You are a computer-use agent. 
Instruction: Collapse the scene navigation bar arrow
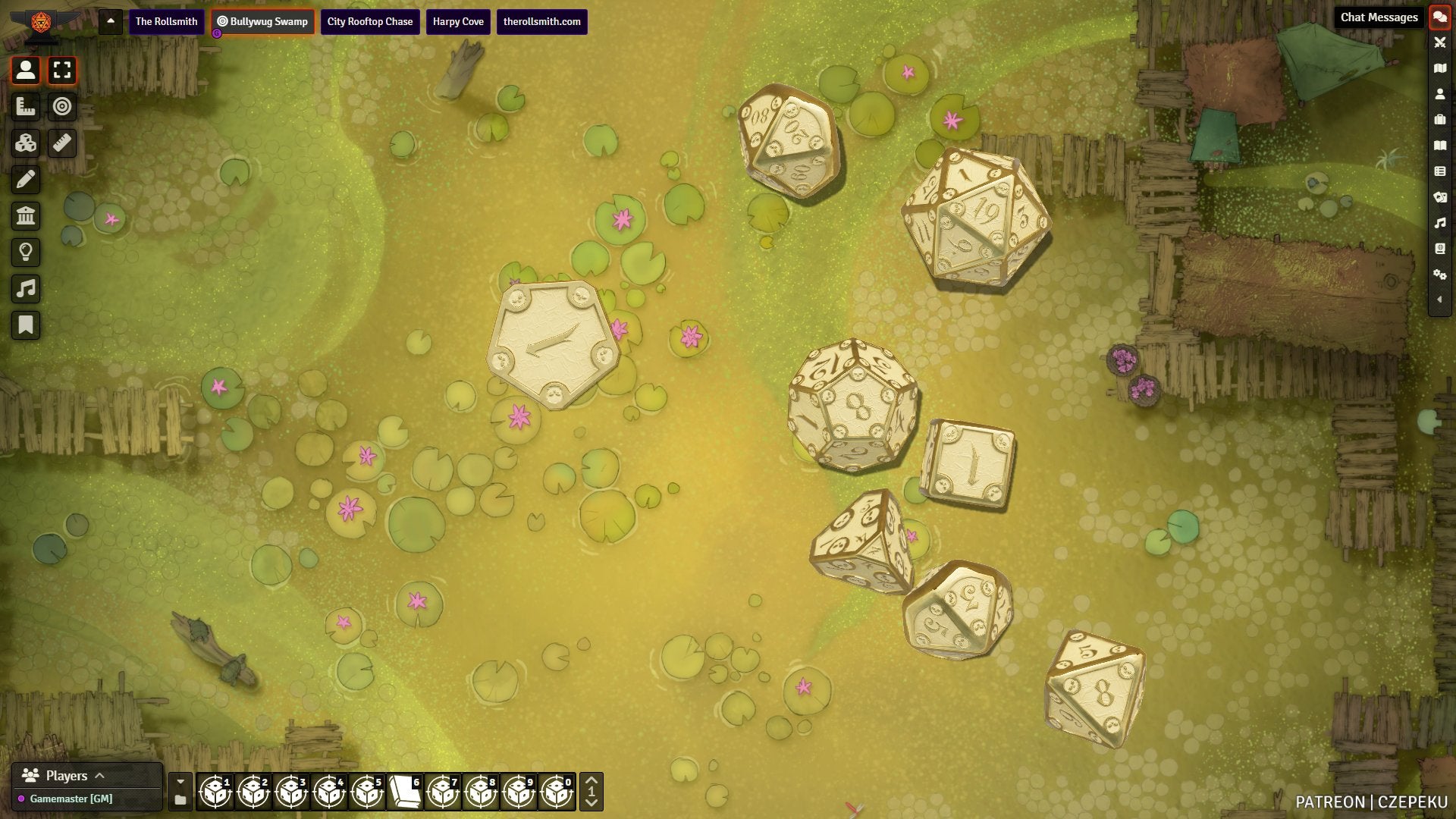coord(111,22)
